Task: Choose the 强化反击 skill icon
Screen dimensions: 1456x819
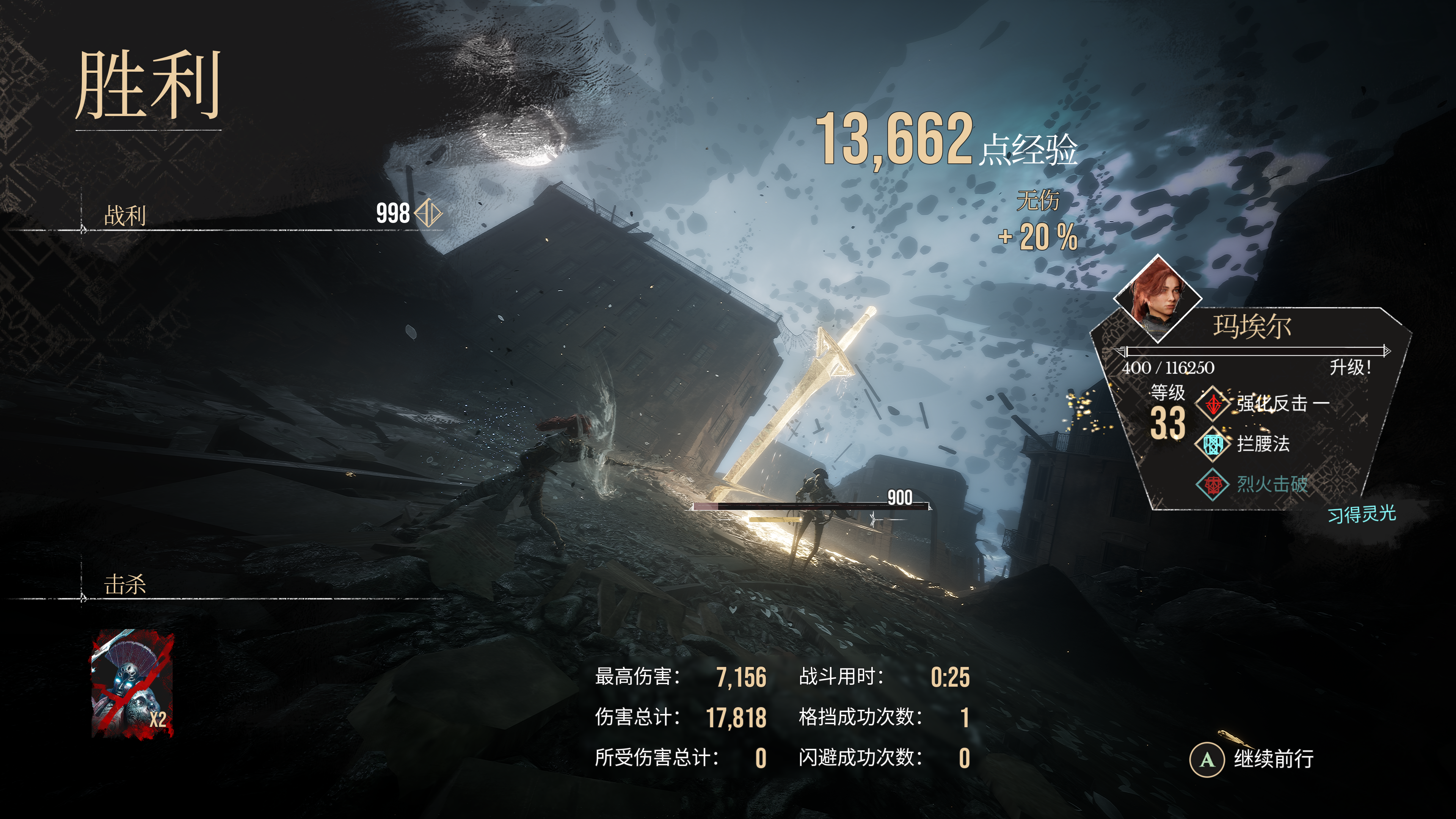Action: click(1213, 403)
